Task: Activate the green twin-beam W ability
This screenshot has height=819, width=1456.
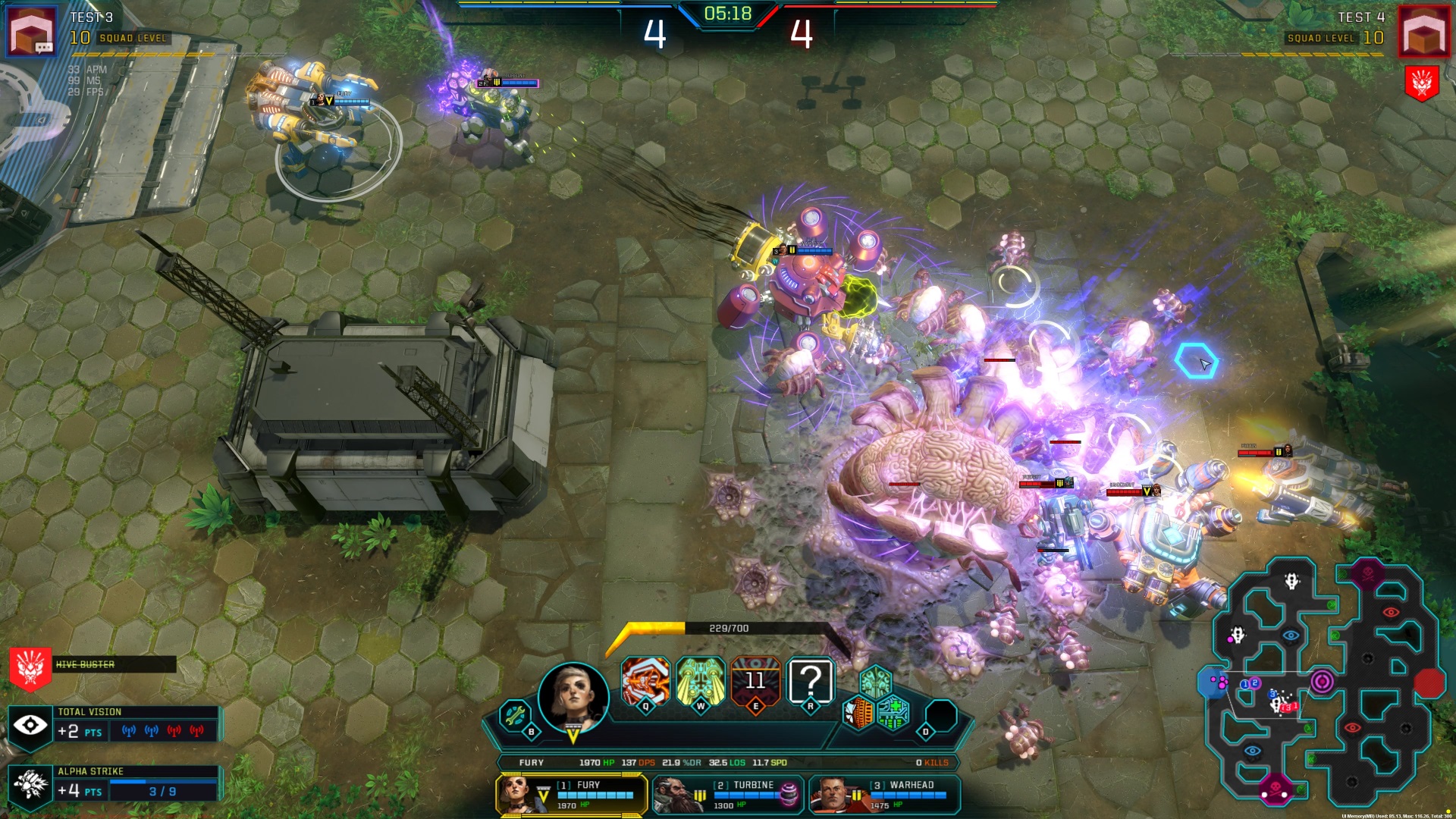Action: pos(700,681)
